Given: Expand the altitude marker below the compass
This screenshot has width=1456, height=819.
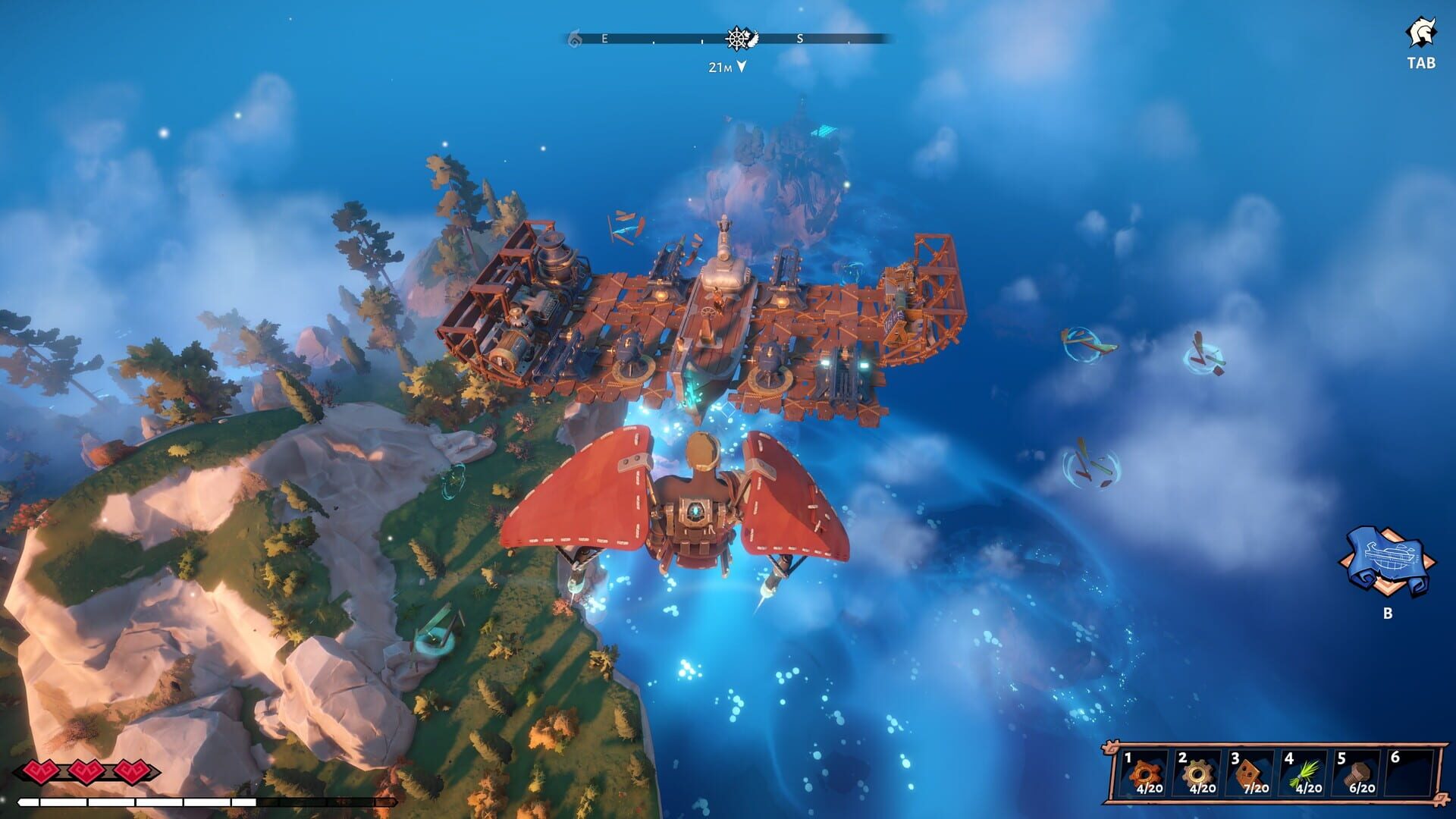Looking at the screenshot, I should 739,67.
